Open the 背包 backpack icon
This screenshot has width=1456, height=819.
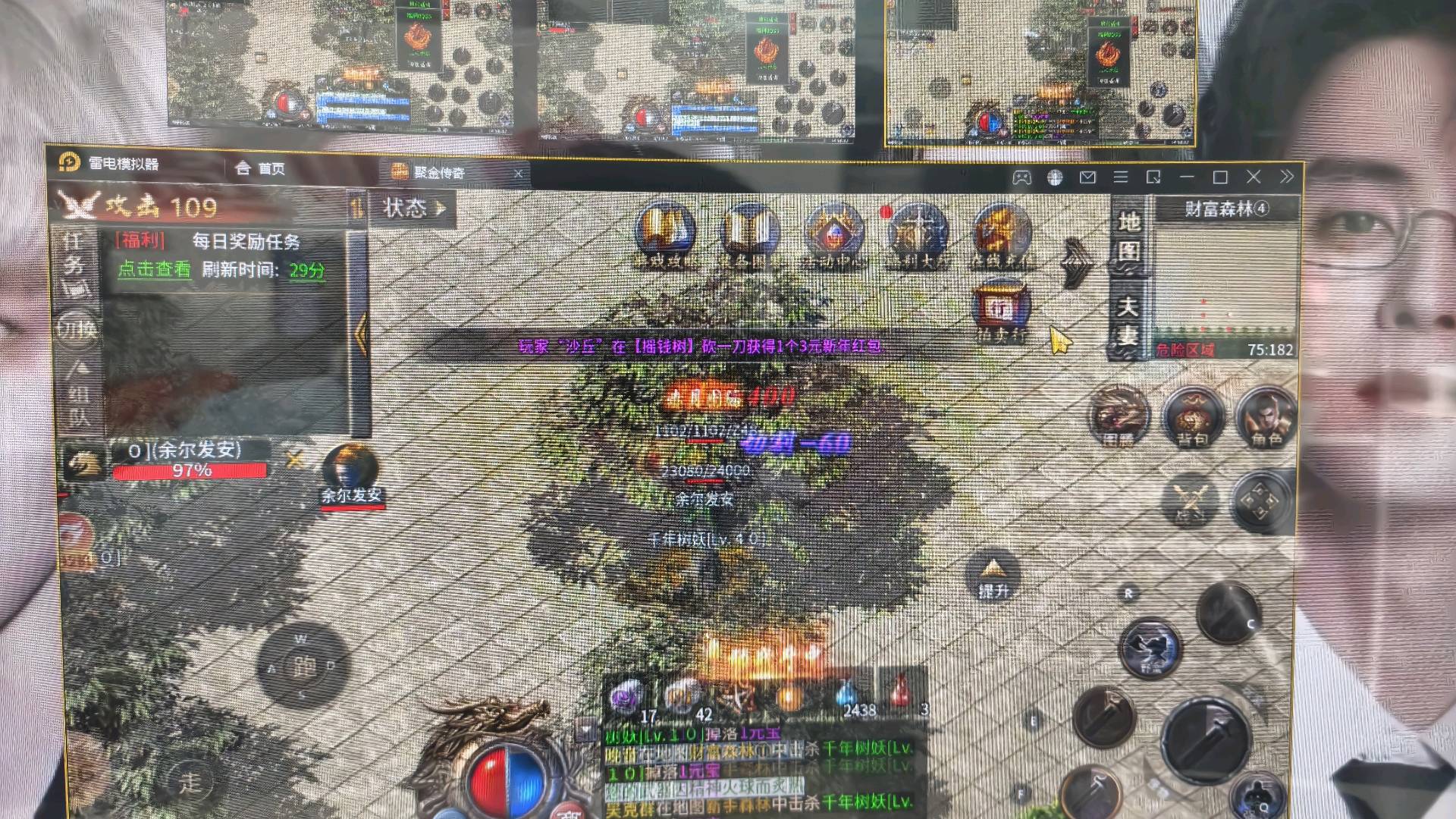click(x=1192, y=416)
